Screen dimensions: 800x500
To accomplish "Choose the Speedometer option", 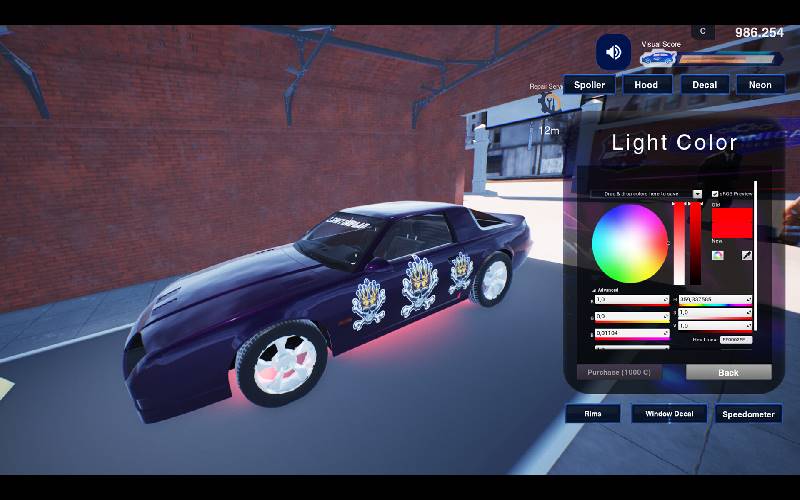I will click(748, 413).
